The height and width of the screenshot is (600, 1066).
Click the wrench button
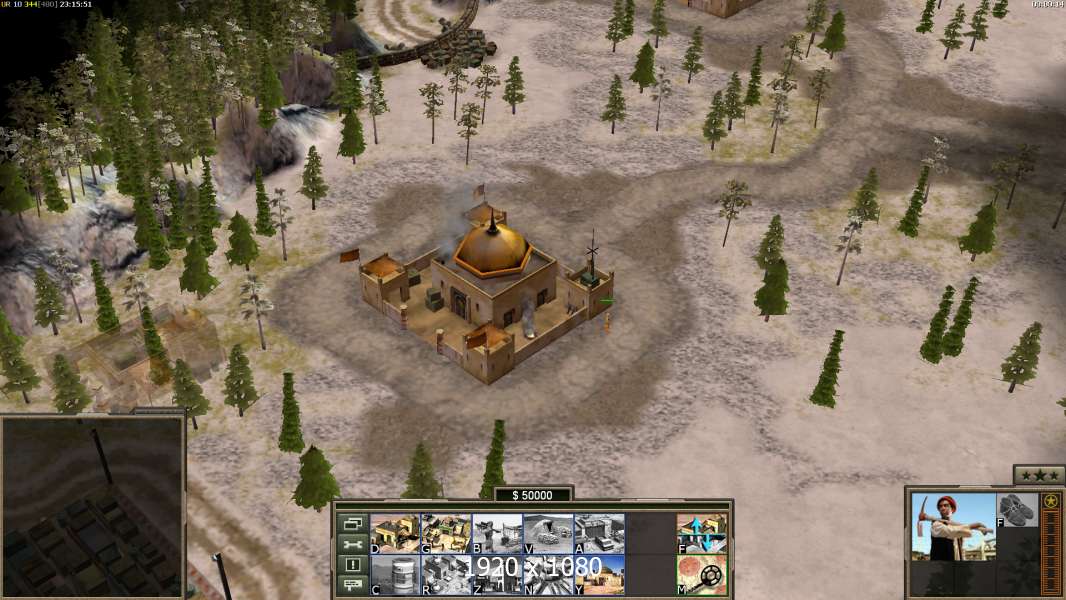353,544
